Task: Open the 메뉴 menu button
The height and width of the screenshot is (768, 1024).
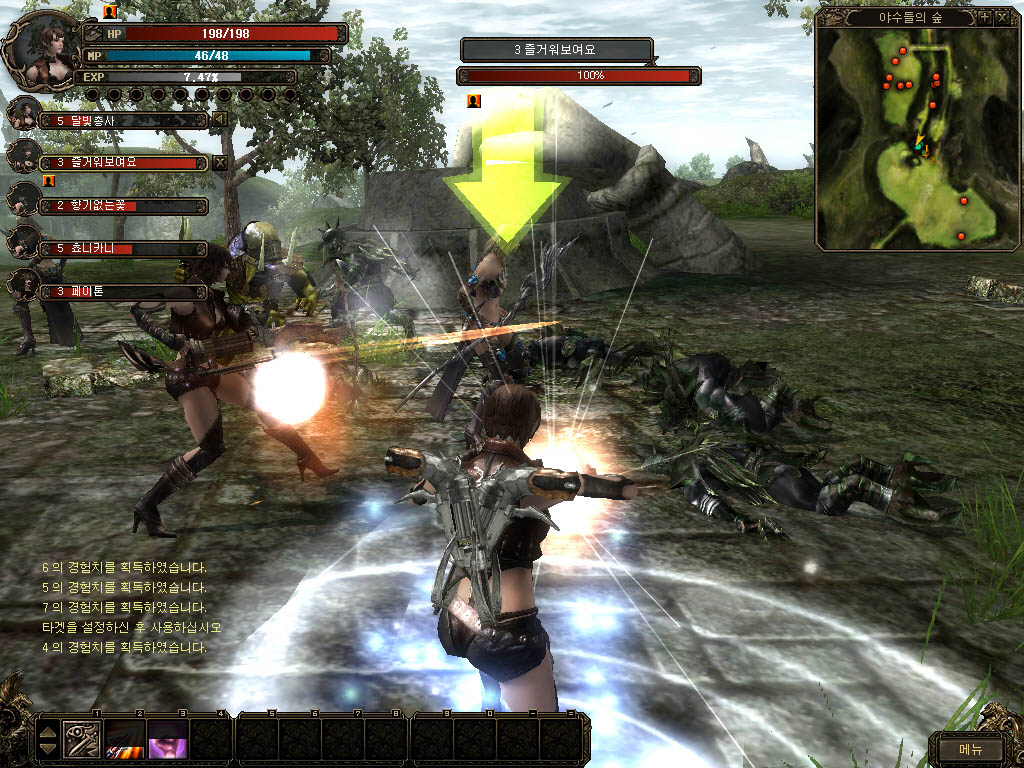Action: coord(970,748)
